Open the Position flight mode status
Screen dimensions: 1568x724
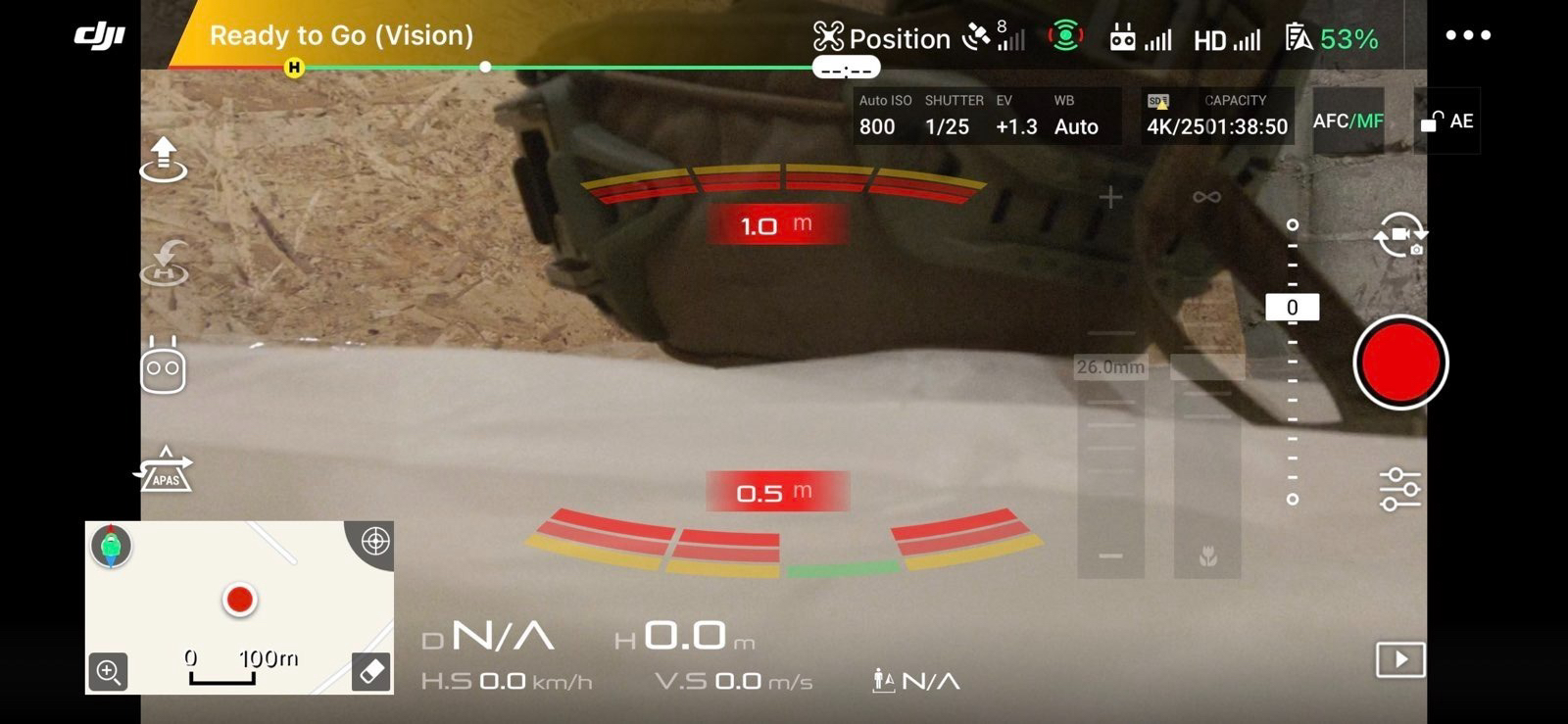pyautogui.click(x=882, y=38)
